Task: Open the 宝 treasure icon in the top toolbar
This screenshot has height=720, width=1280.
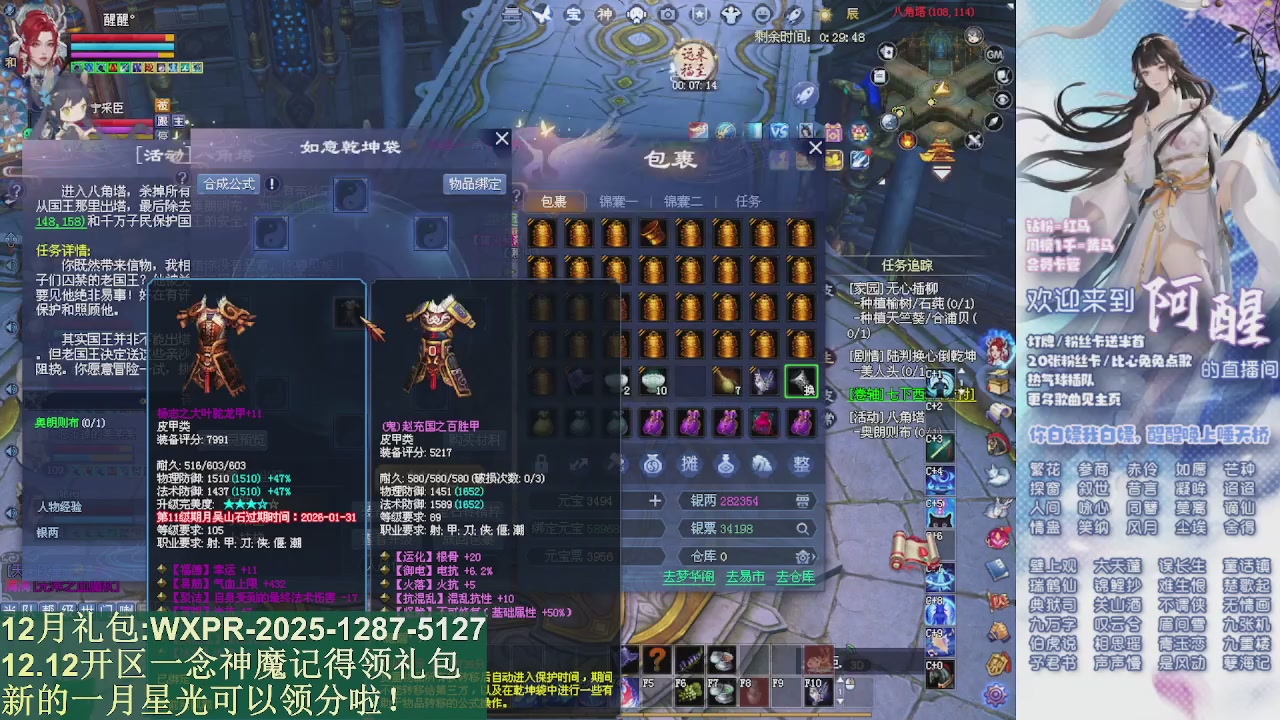Action: (x=573, y=14)
